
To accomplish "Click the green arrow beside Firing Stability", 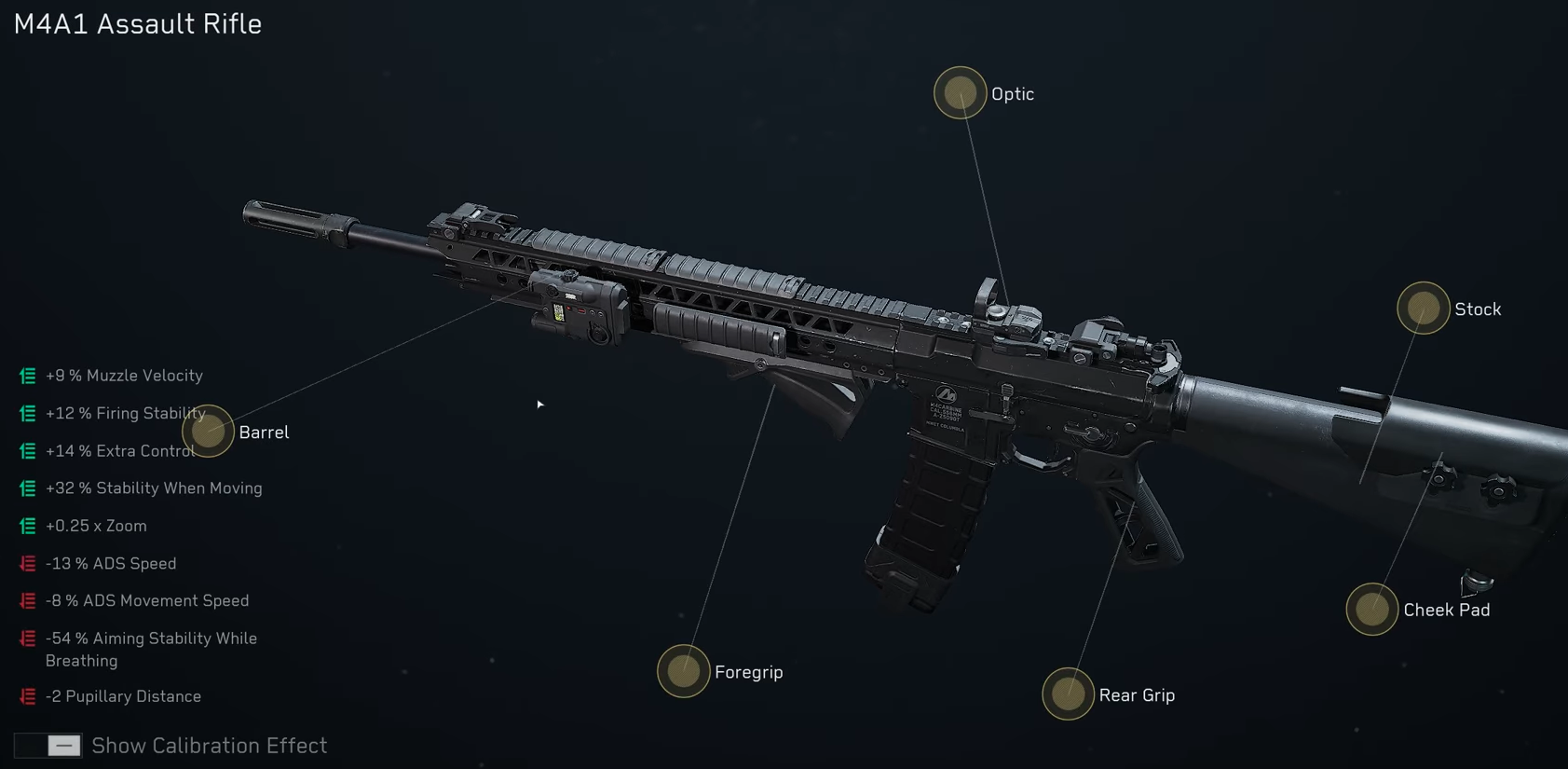I will point(25,412).
